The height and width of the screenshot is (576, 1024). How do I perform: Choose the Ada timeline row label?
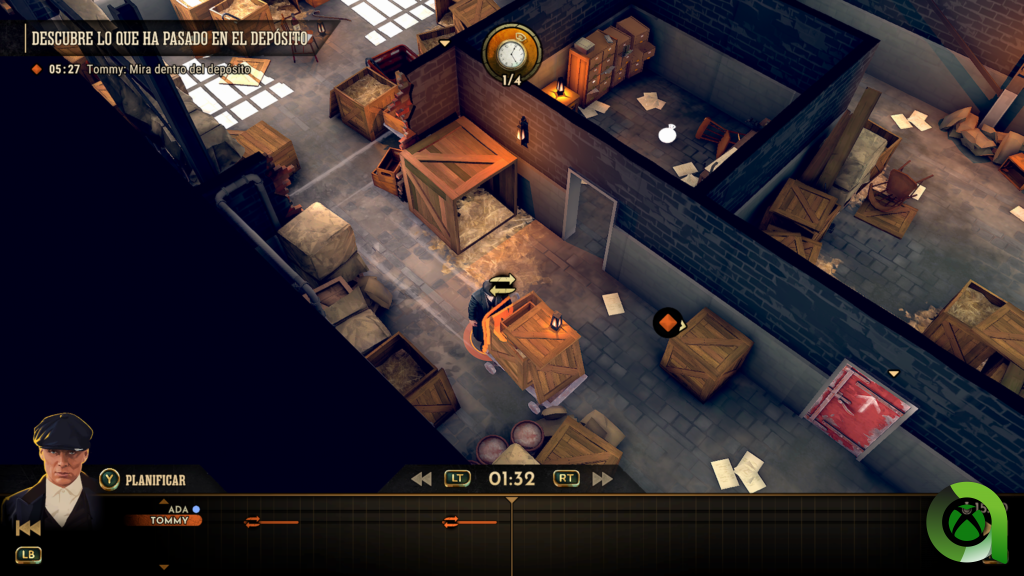click(x=178, y=509)
